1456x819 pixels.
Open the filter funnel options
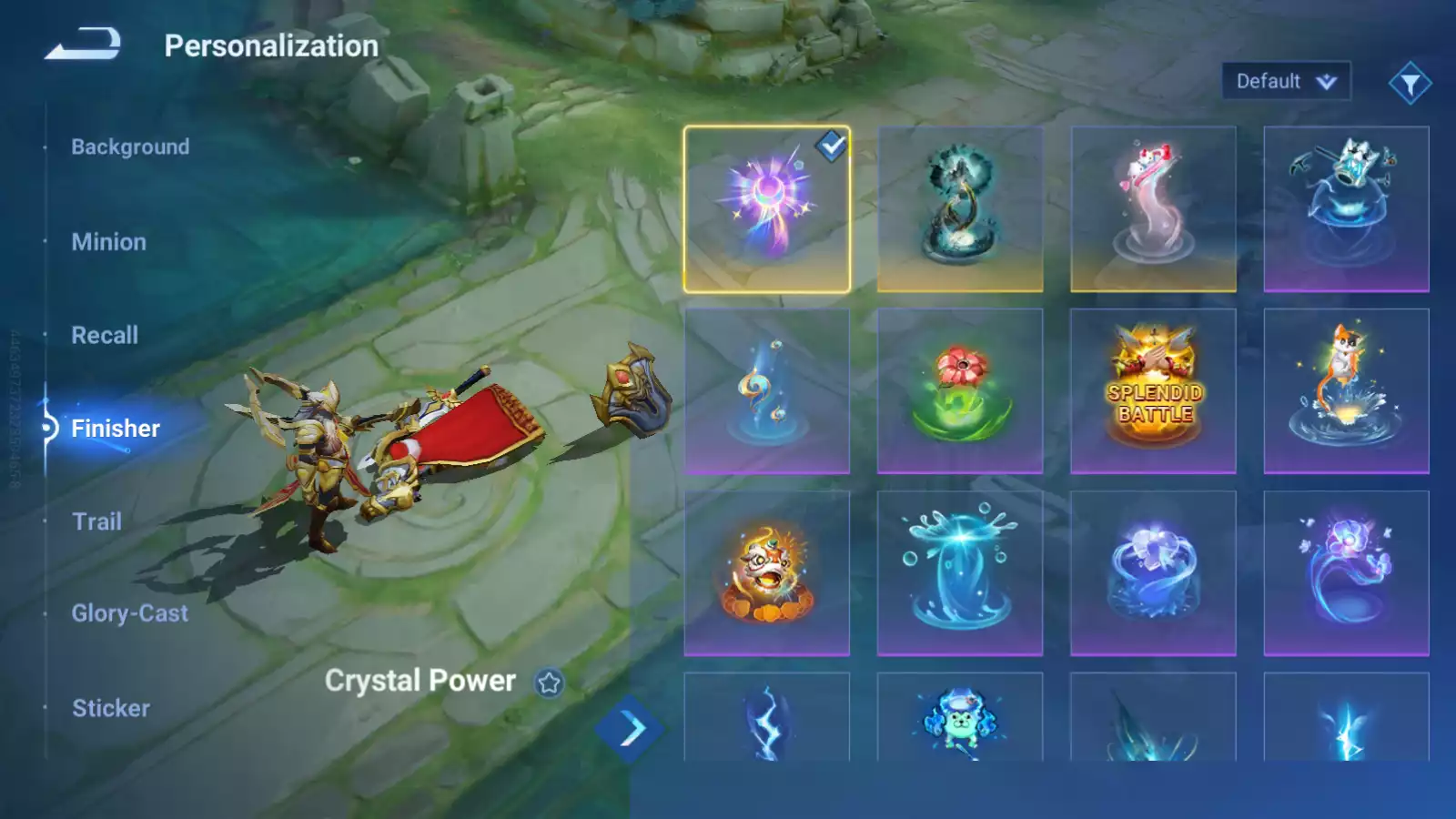1410,84
